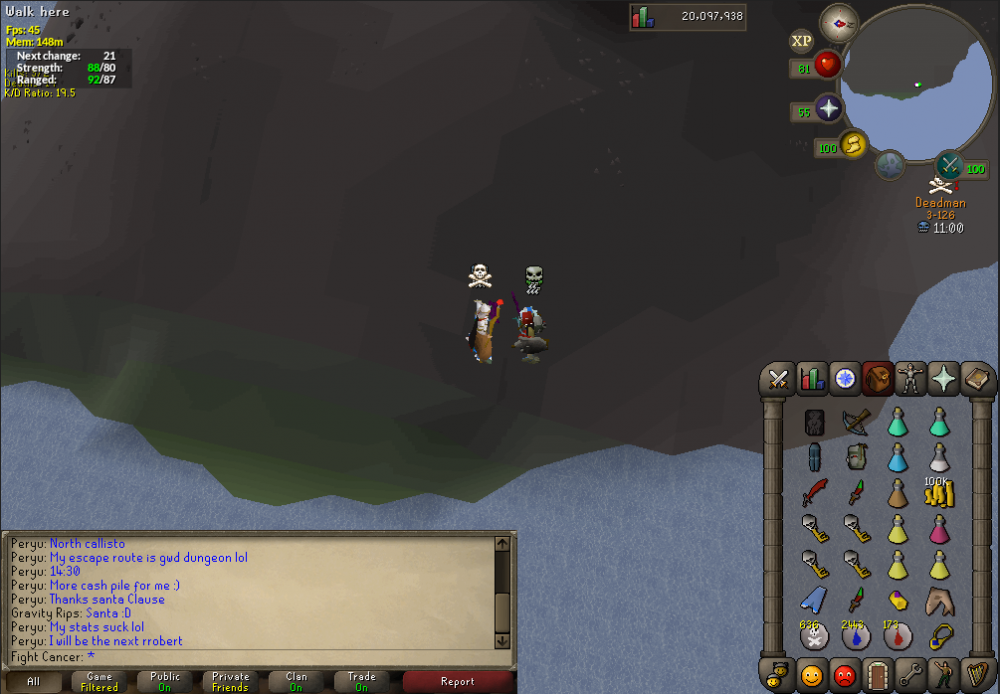Toggle run using the boot energy orb
Viewport: 1000px width, 694px height.
coord(852,145)
